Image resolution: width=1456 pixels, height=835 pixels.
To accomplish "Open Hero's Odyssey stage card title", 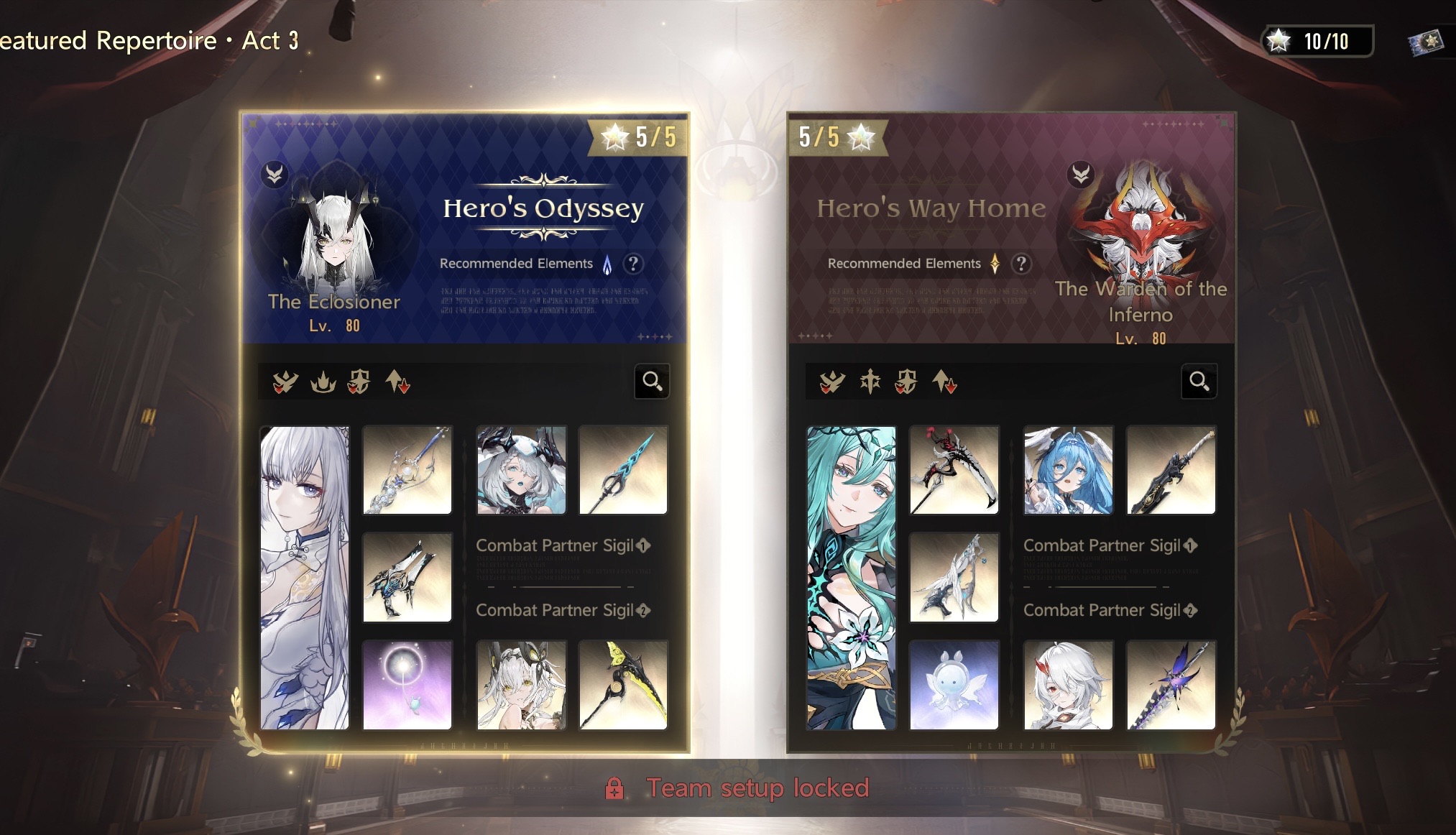I will (543, 208).
